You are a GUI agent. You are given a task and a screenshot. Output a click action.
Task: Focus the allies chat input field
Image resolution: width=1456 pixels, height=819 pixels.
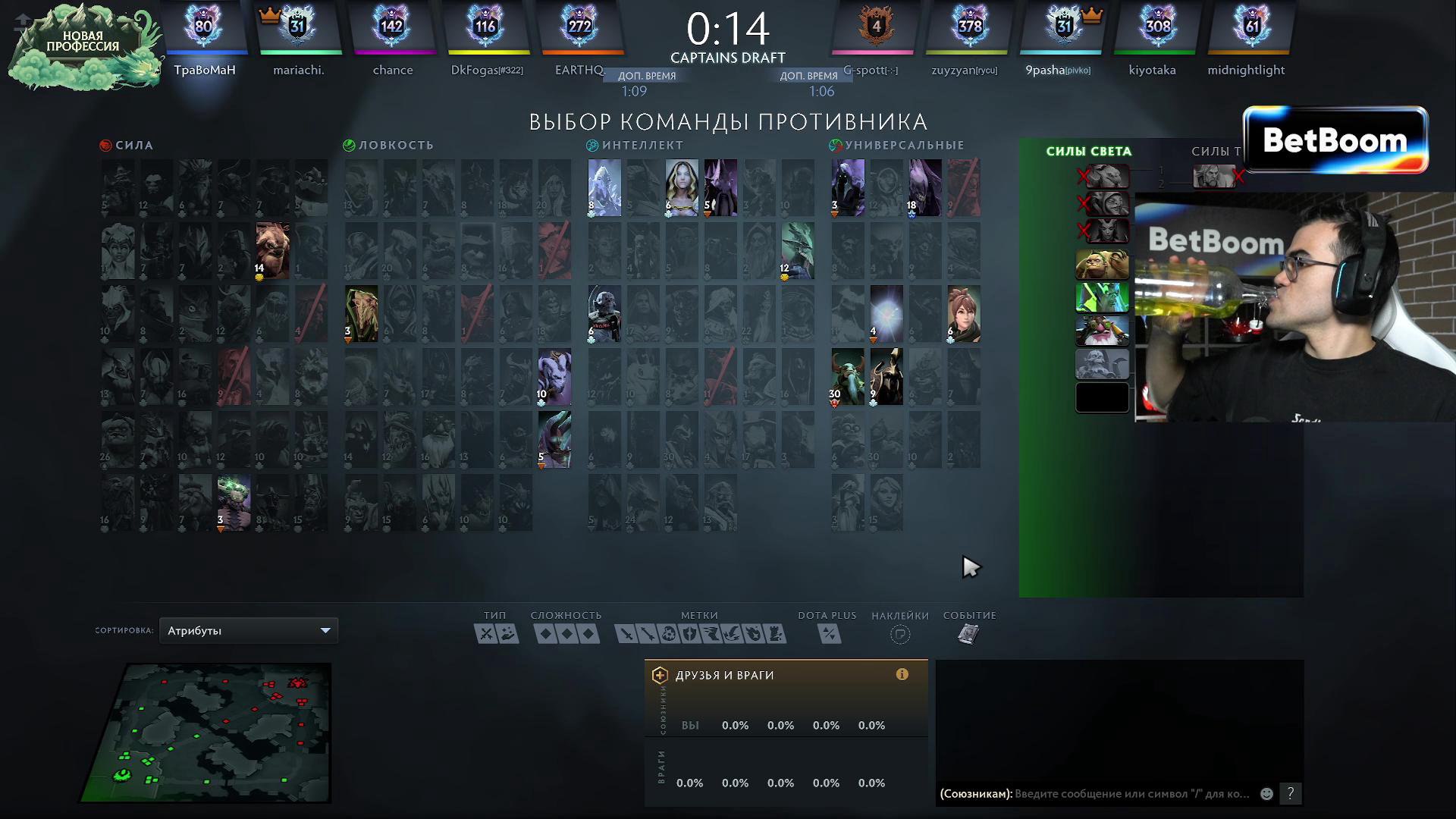coord(1131,794)
